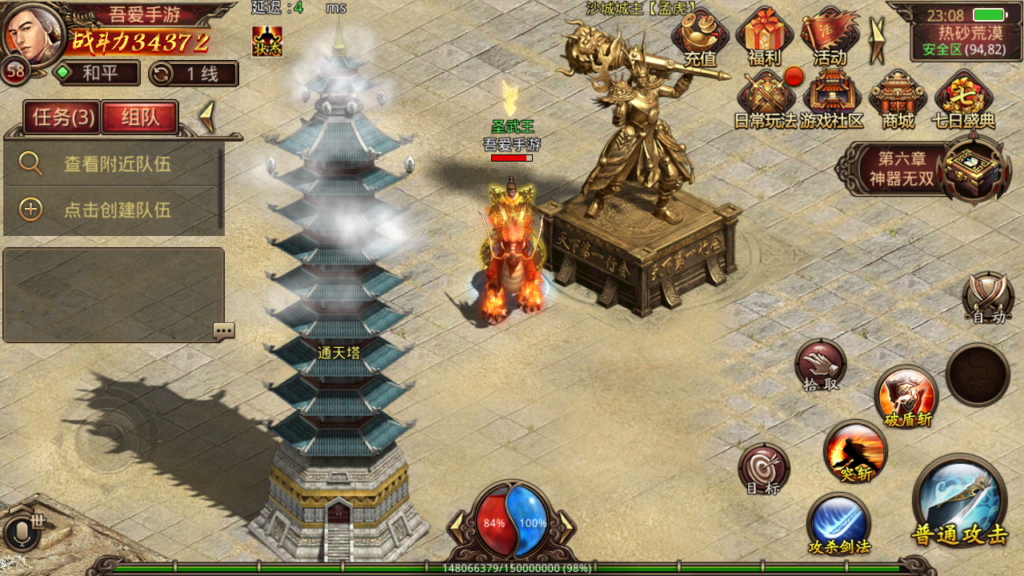Open the 商城 shop
The width and height of the screenshot is (1024, 576).
click(x=897, y=99)
